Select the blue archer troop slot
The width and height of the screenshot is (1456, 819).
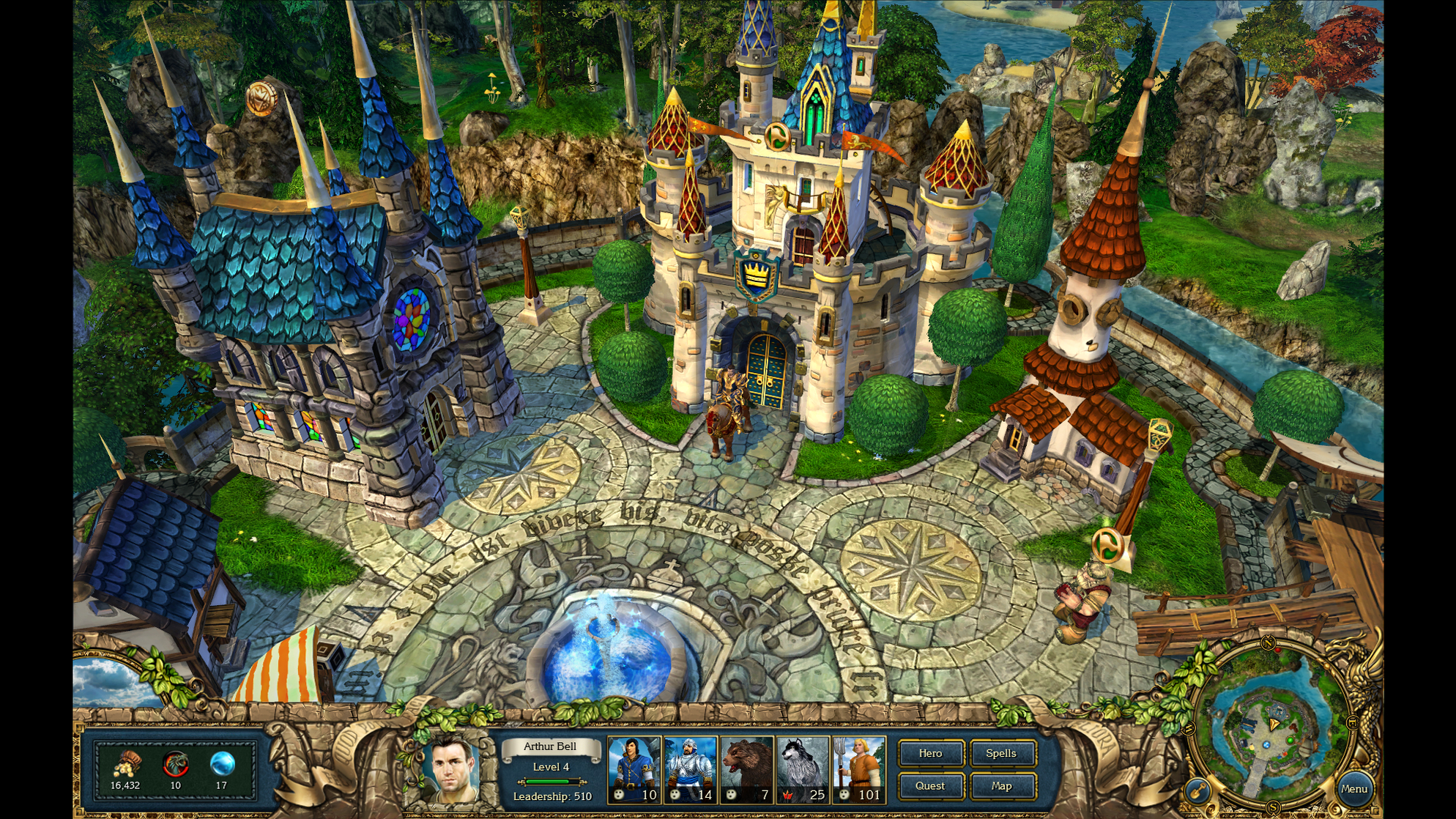634,769
